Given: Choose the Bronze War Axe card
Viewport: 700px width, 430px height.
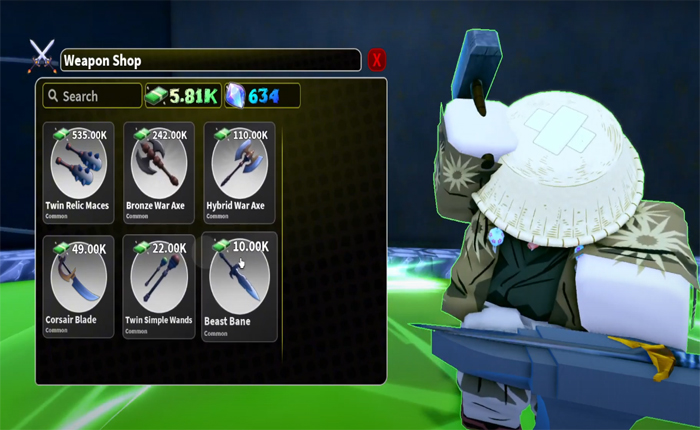Looking at the screenshot, I should [159, 172].
